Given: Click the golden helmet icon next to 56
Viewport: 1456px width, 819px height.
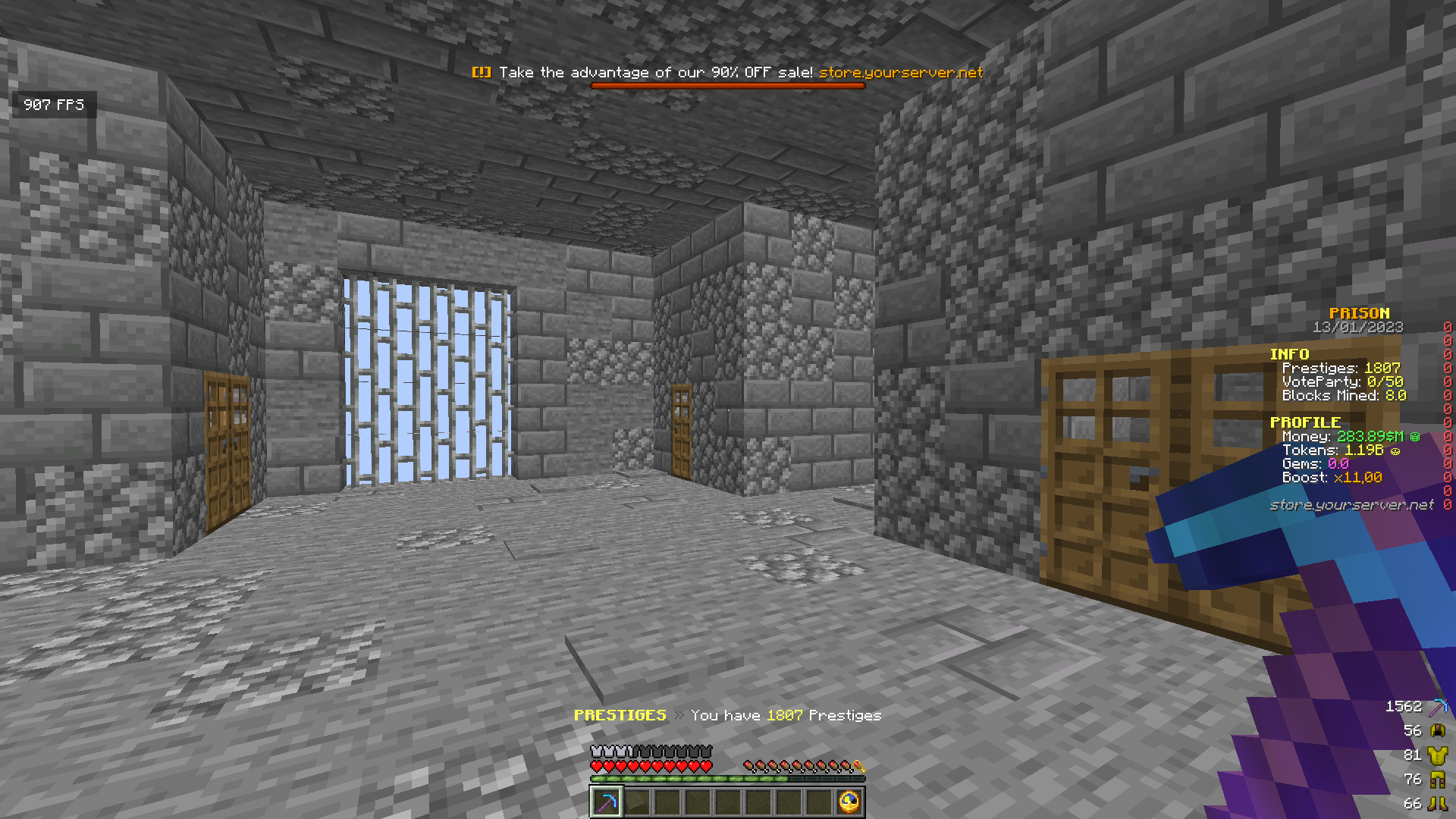Looking at the screenshot, I should (1439, 730).
